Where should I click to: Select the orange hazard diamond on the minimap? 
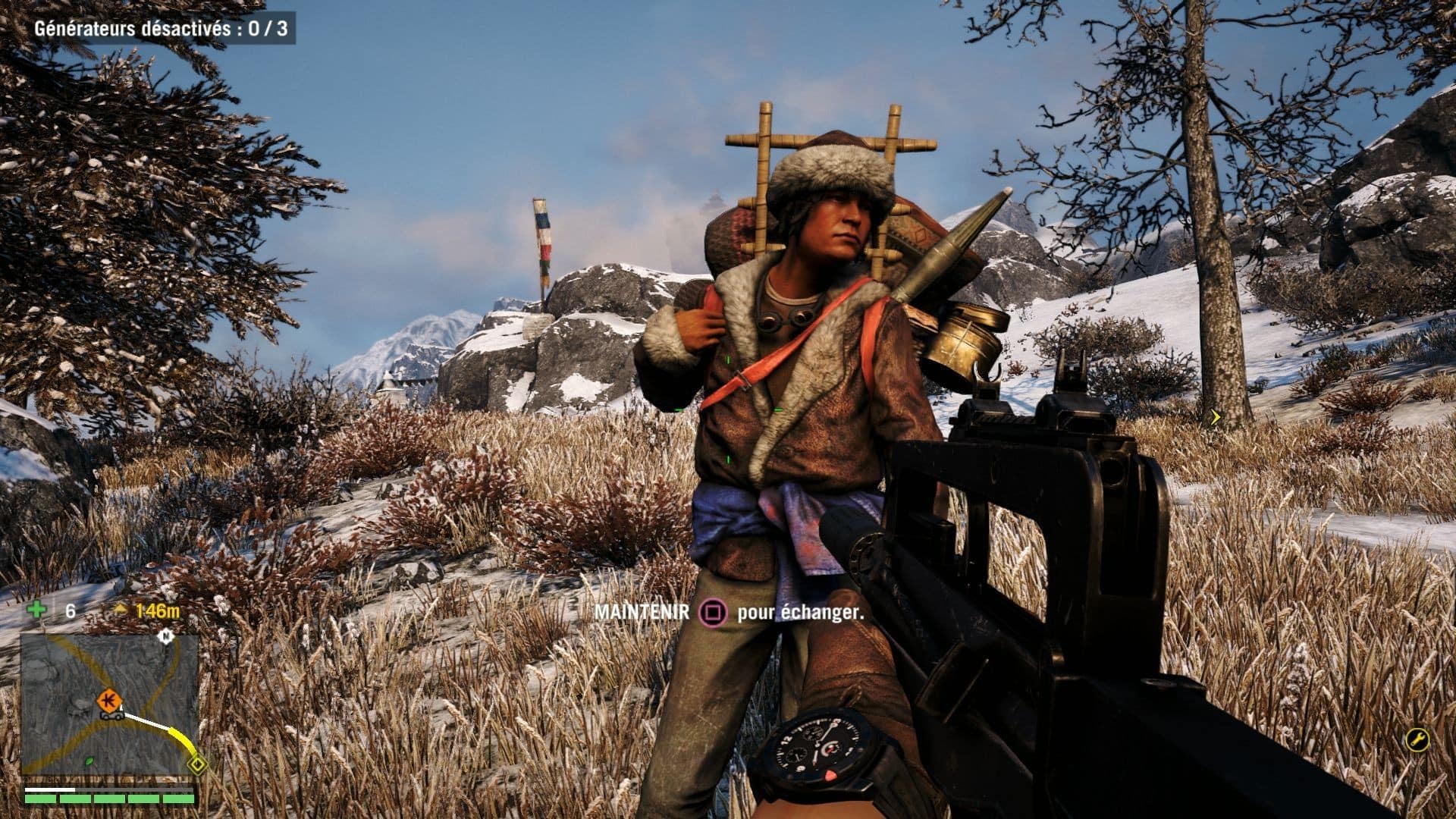(x=109, y=699)
